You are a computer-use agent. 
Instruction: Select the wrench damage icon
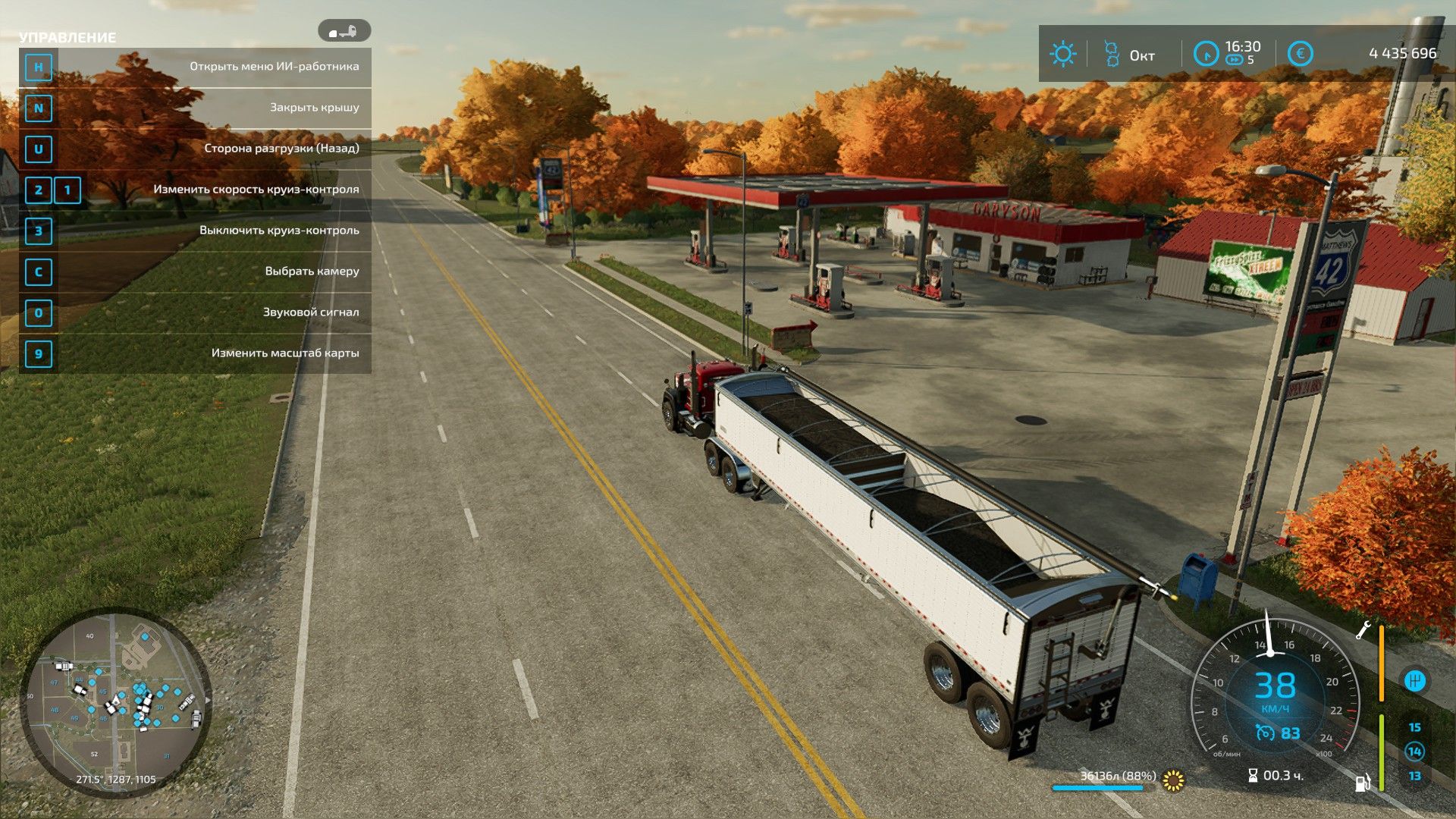click(1363, 629)
